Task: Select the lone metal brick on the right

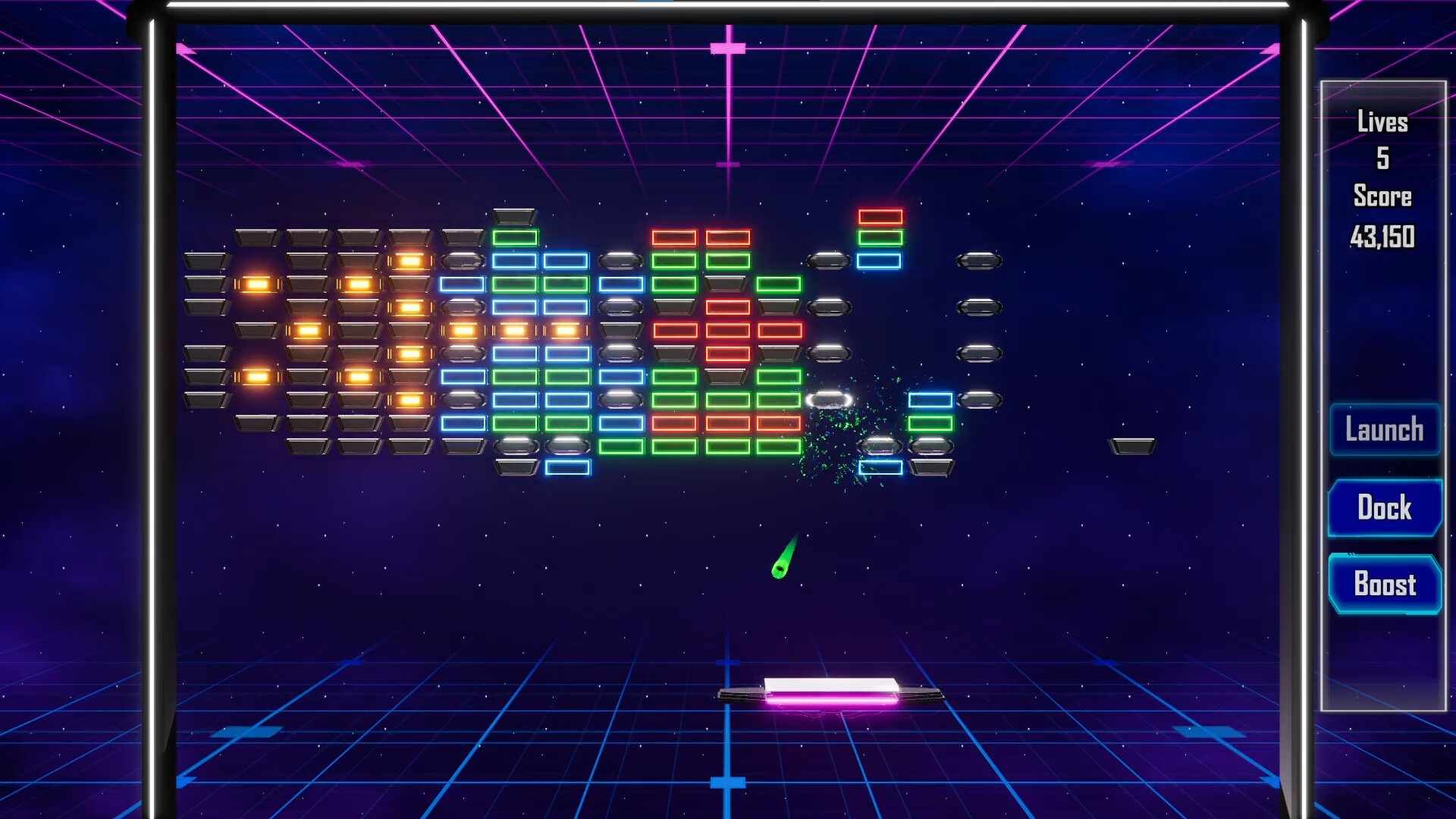Action: click(x=1132, y=446)
